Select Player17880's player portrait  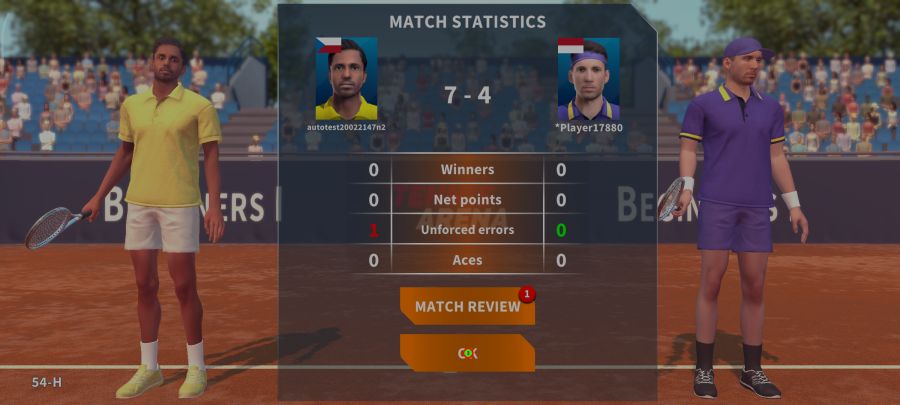coord(588,79)
